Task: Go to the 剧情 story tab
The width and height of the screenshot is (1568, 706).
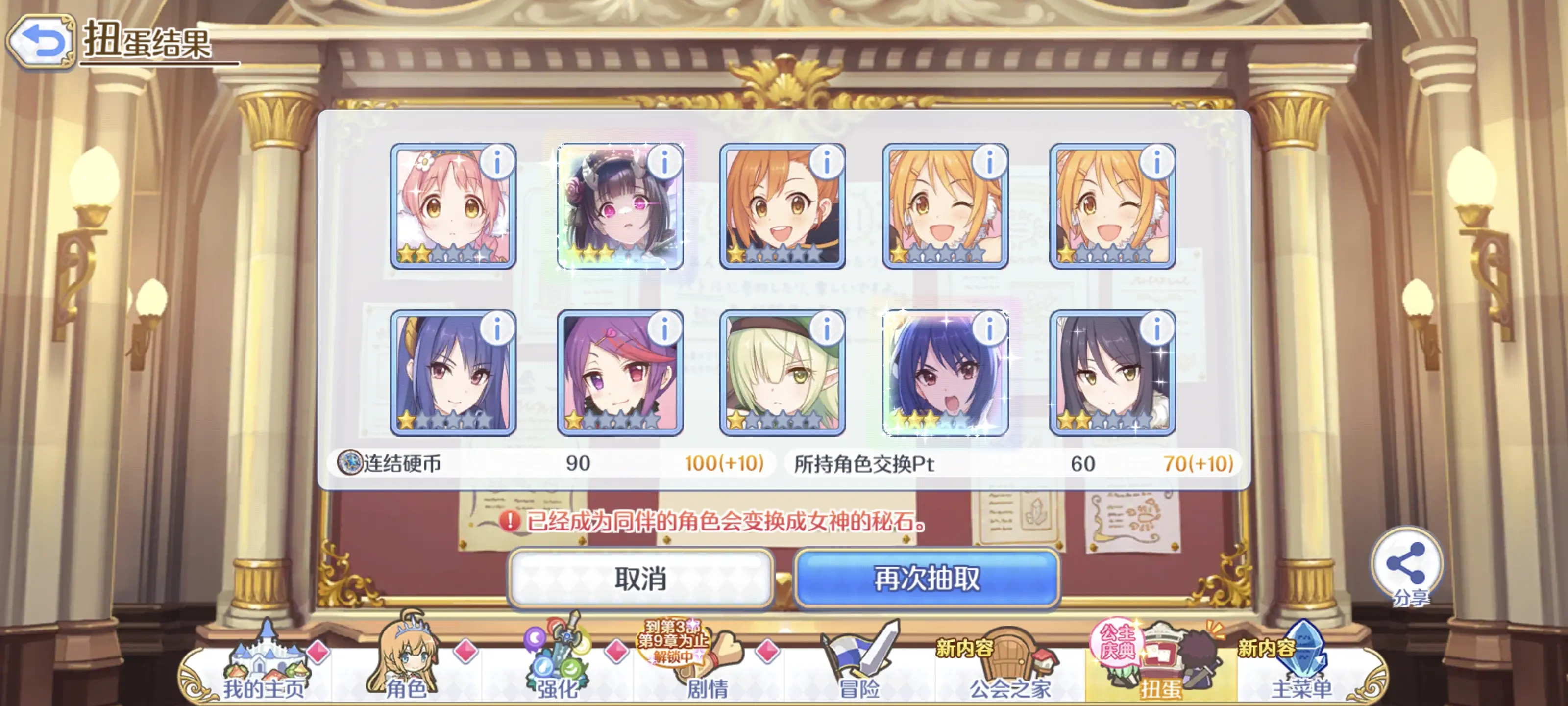Action: coord(707,668)
